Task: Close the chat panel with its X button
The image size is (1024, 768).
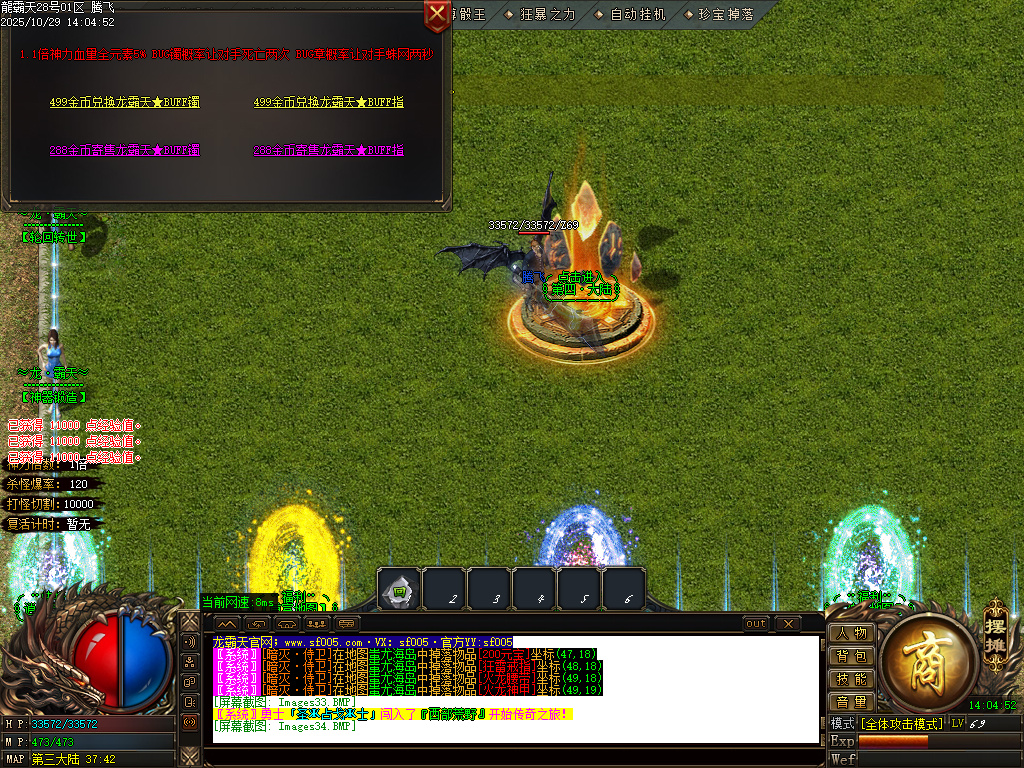Action: (x=788, y=624)
